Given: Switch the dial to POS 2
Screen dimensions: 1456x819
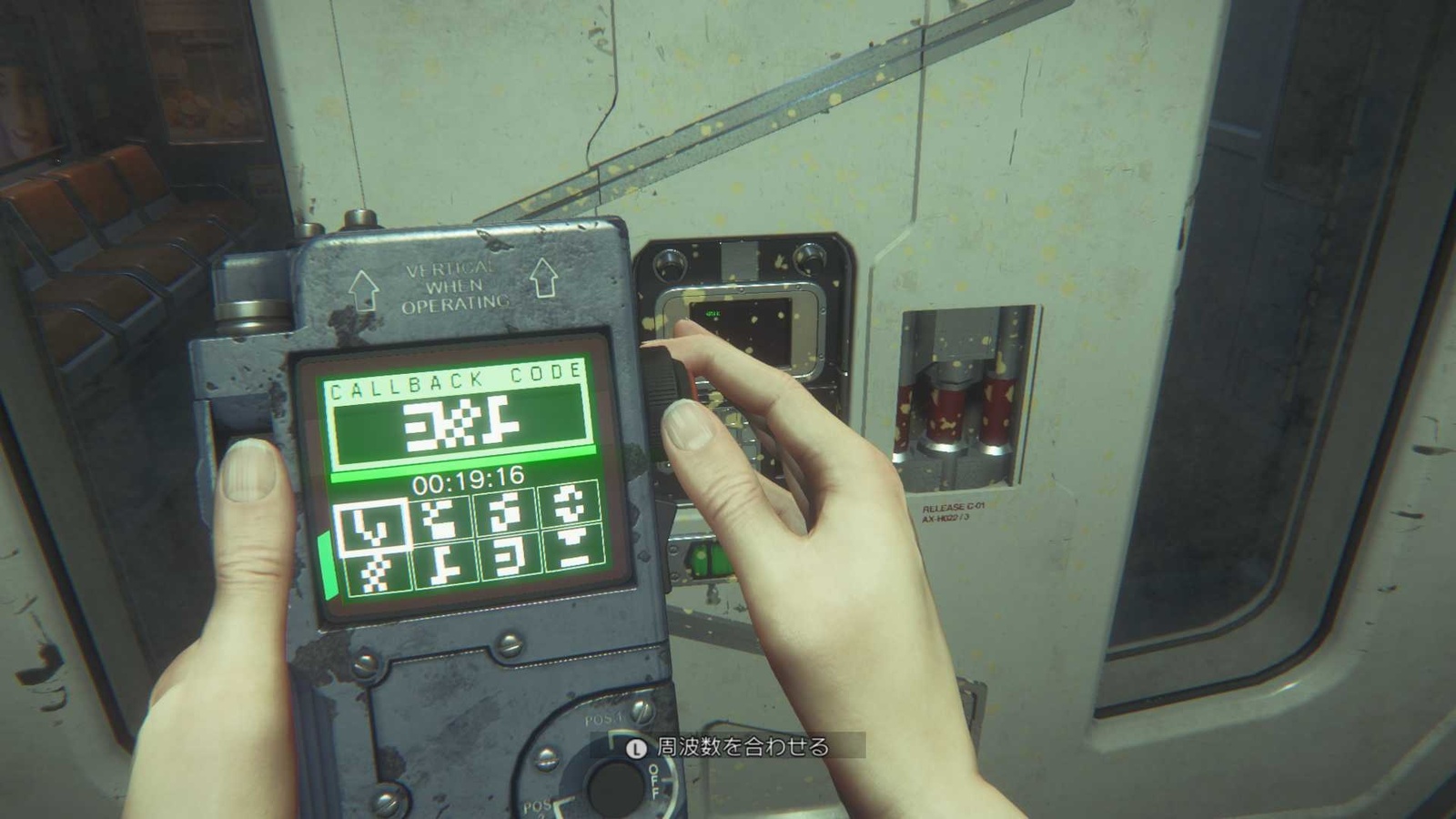Looking at the screenshot, I should tap(539, 806).
